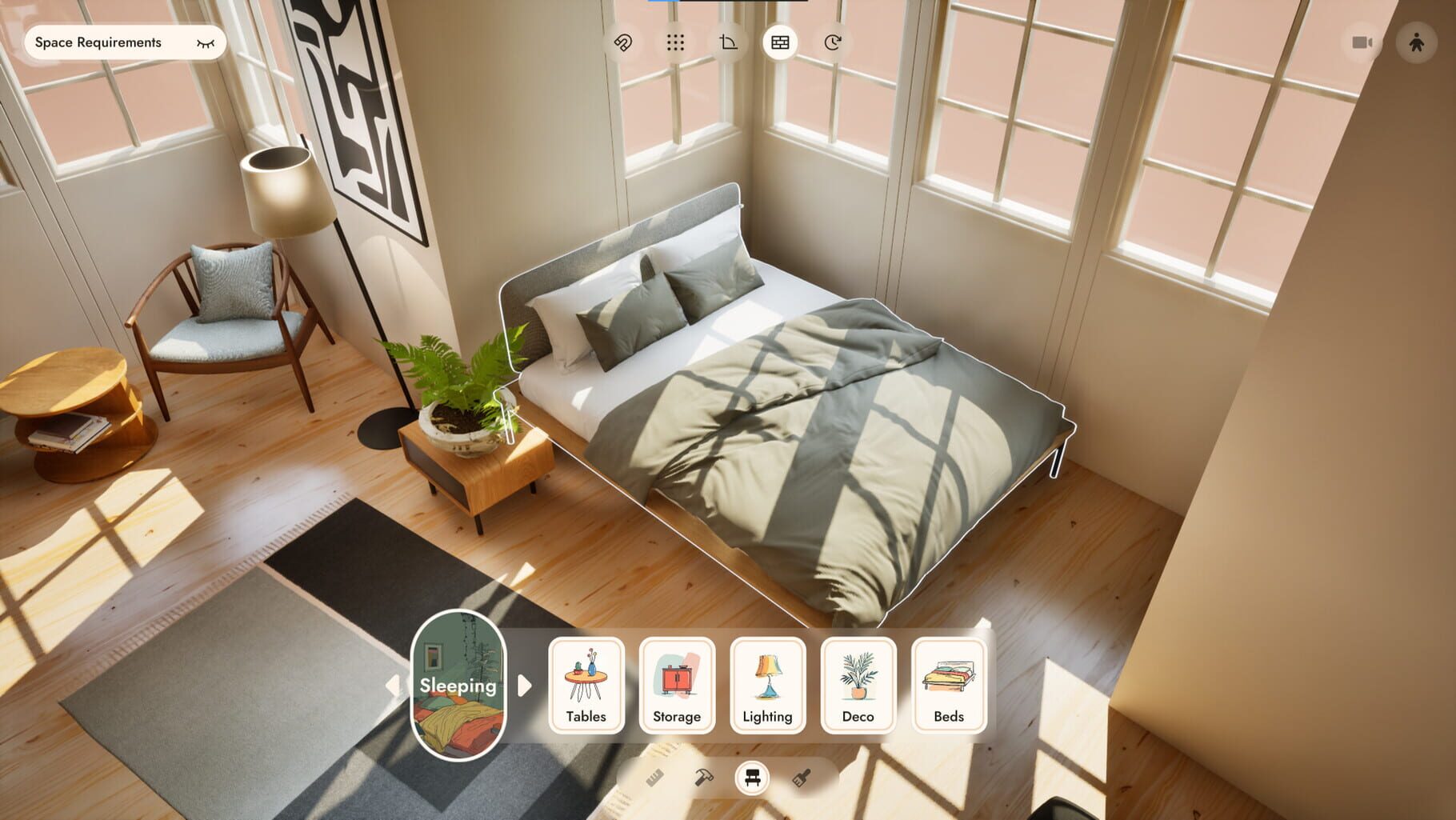This screenshot has width=1456, height=820.
Task: Switch to first-person view icon
Action: (1415, 43)
